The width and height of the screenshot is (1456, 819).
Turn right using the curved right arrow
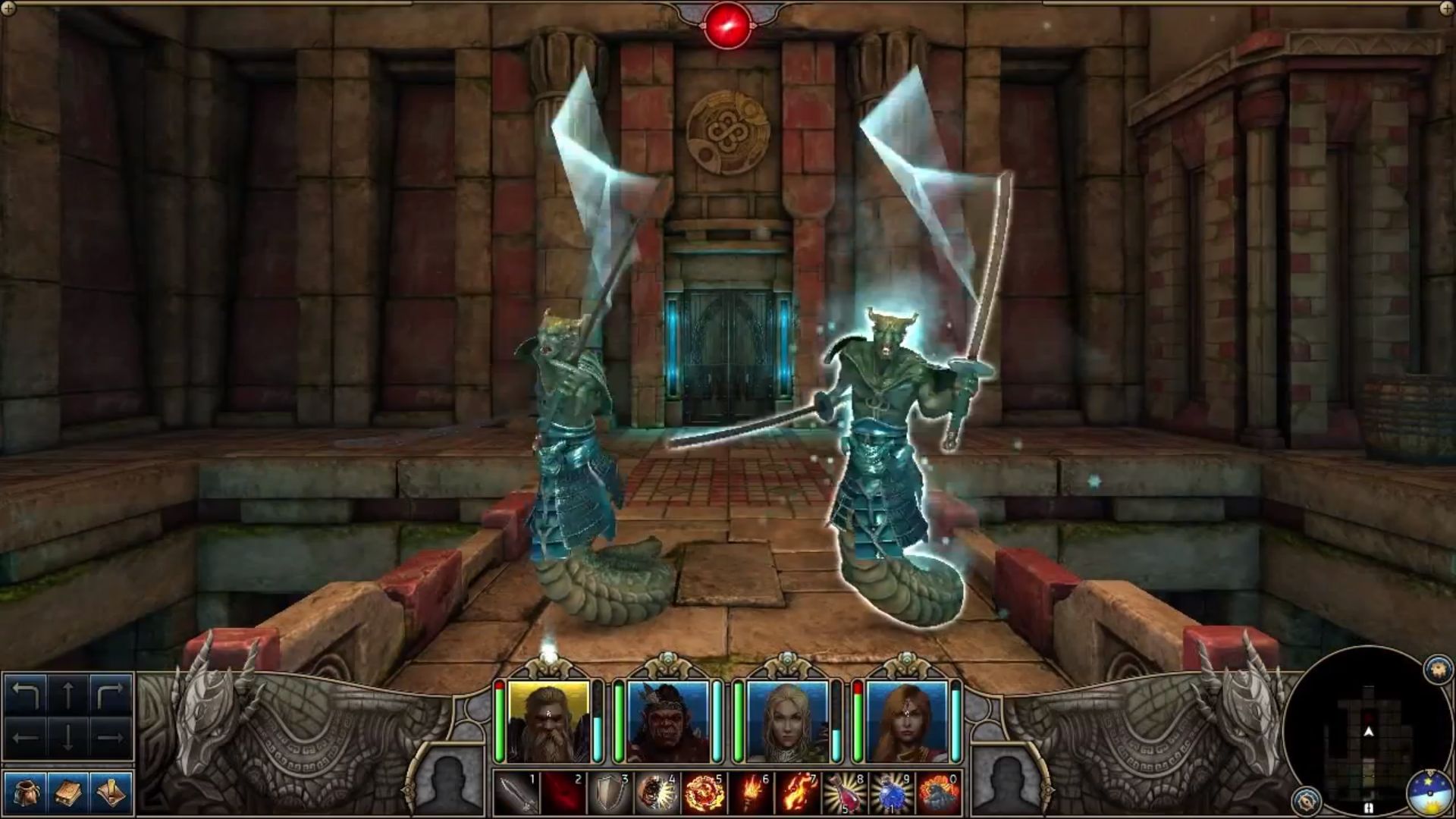111,695
